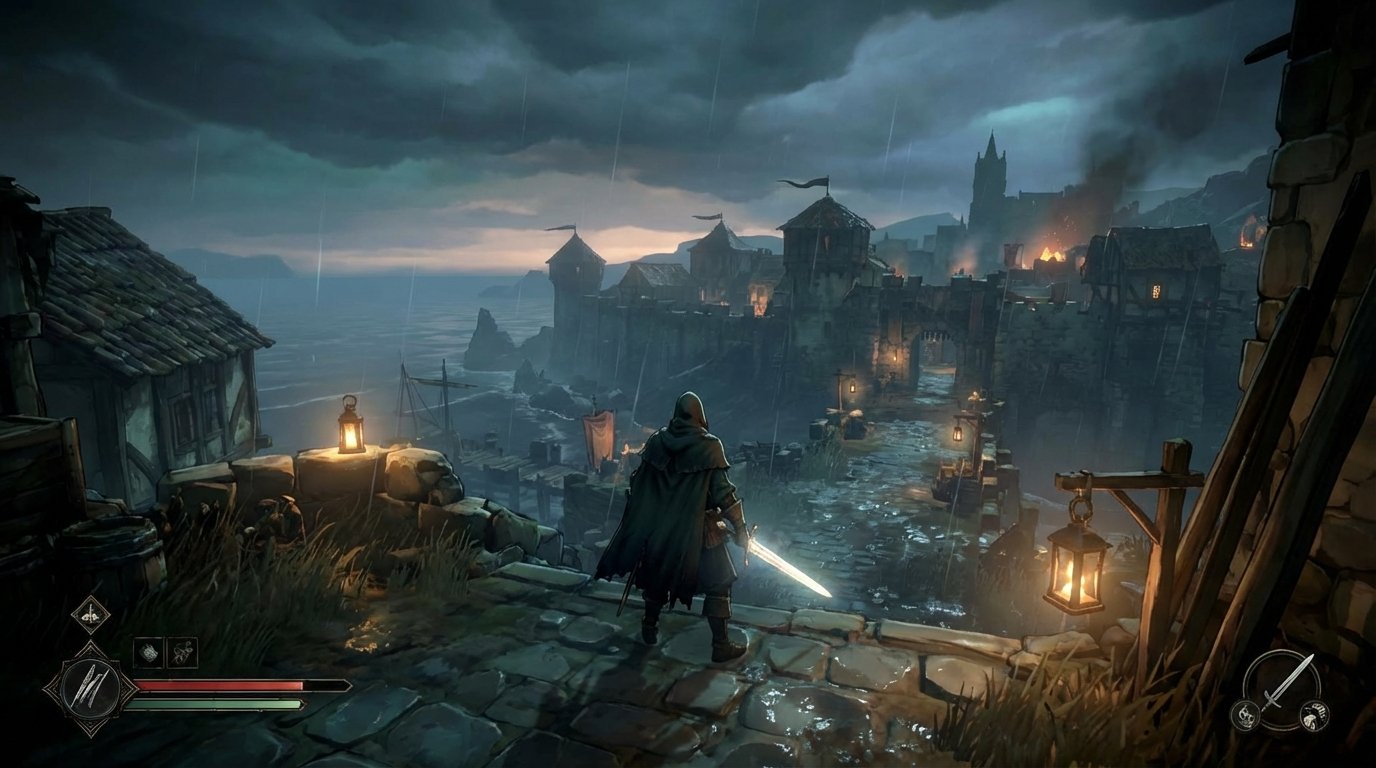Select the grappling hook quick-slot icon

[x=183, y=651]
